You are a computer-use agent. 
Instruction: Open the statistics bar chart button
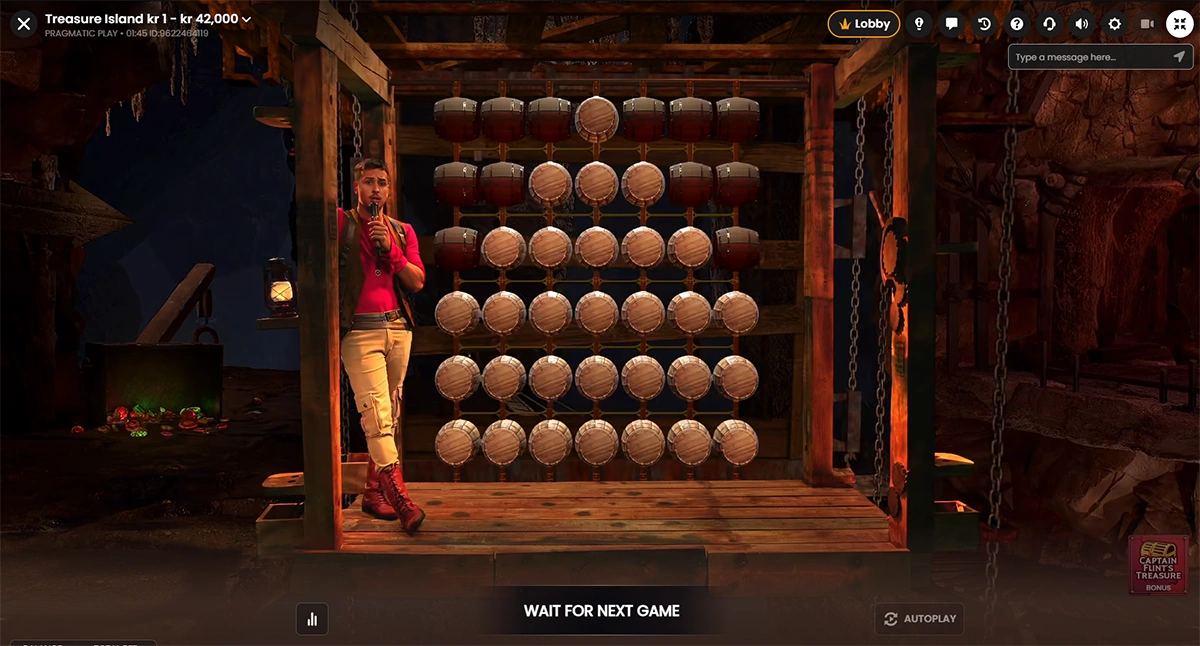click(312, 619)
